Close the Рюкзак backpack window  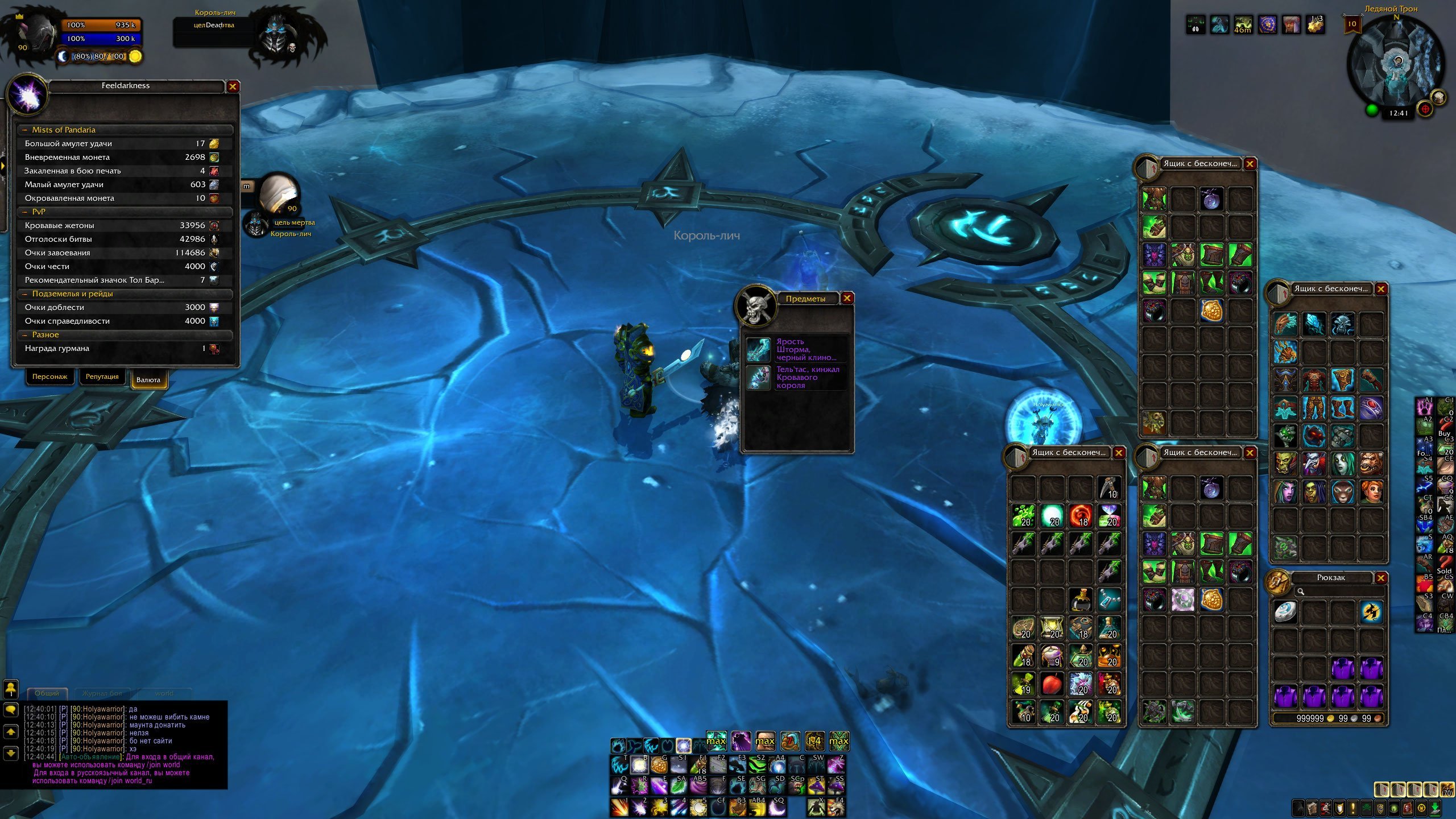click(1380, 578)
